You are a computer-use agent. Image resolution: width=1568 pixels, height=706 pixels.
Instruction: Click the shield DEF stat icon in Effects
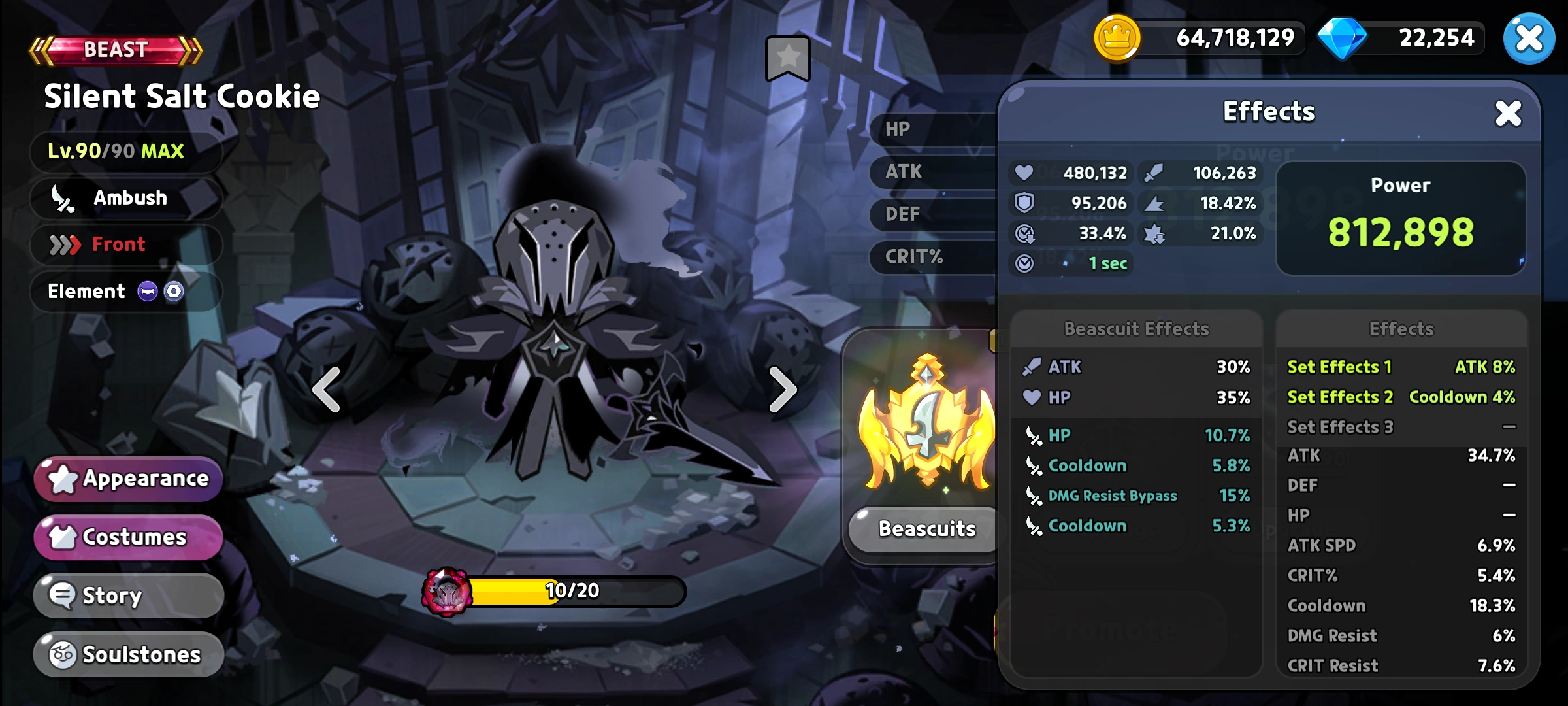pyautogui.click(x=1024, y=203)
